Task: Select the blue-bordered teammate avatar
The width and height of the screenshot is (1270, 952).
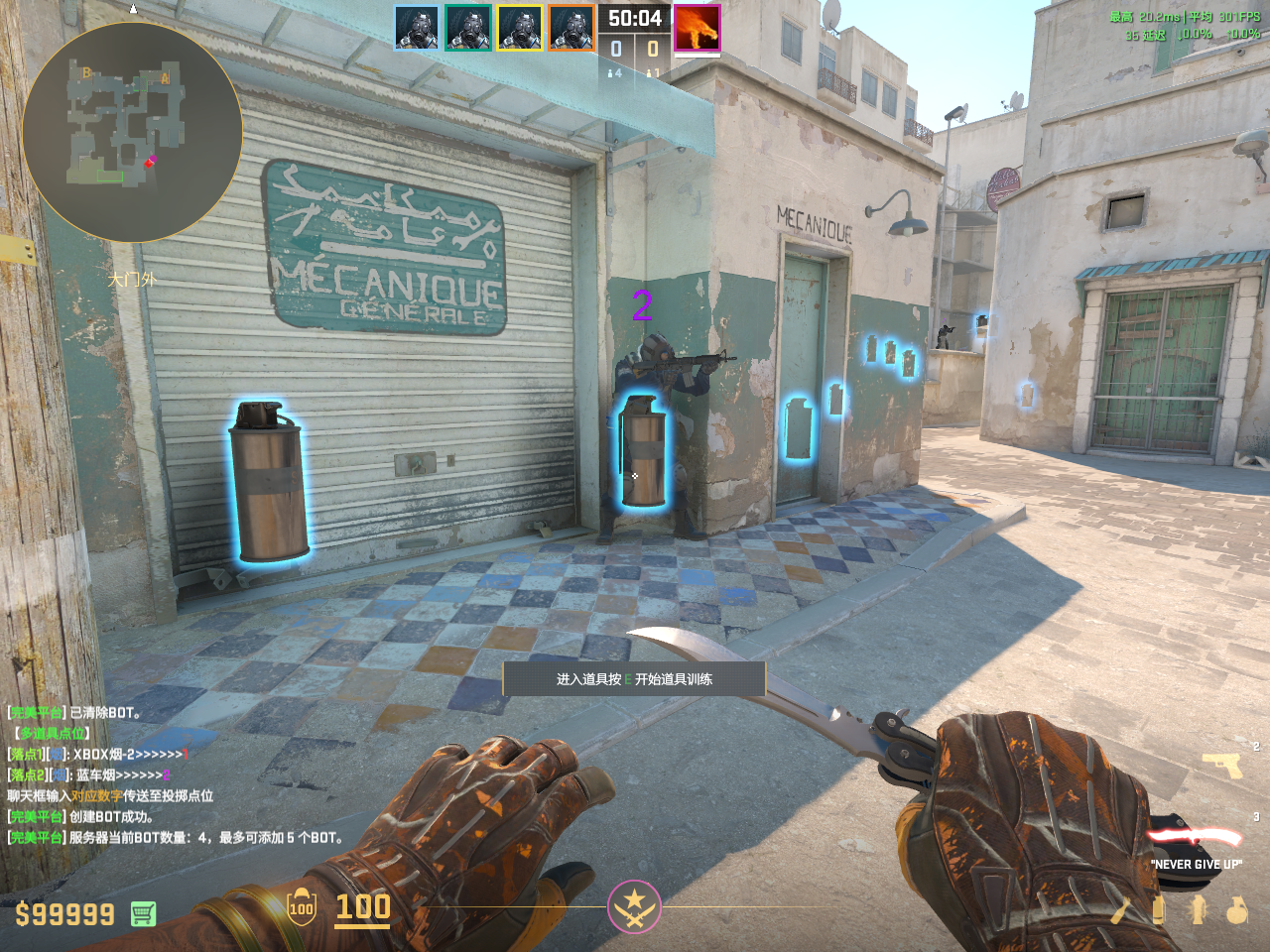Action: [x=417, y=28]
